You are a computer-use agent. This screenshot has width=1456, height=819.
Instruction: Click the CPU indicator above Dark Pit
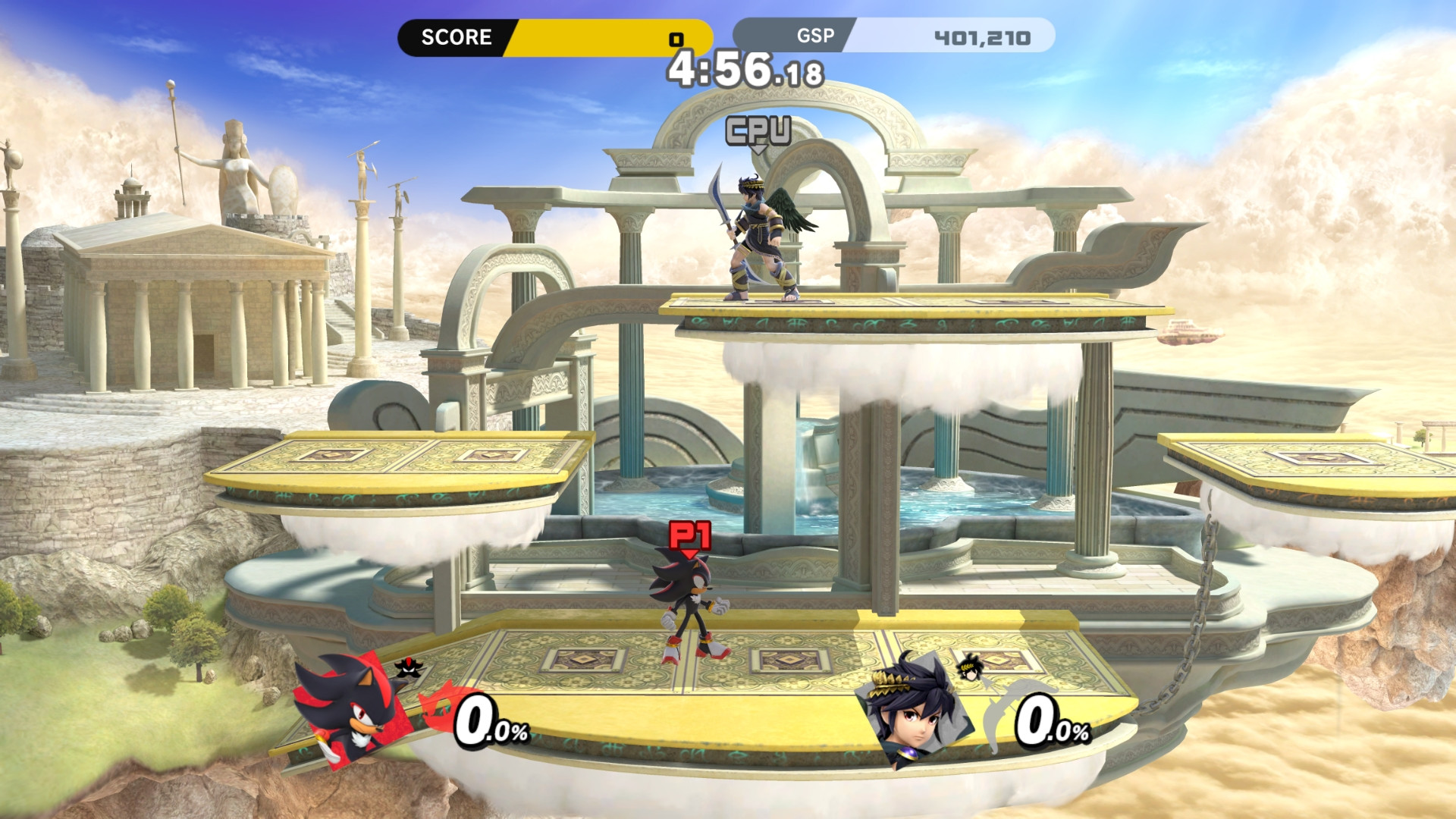[x=757, y=130]
